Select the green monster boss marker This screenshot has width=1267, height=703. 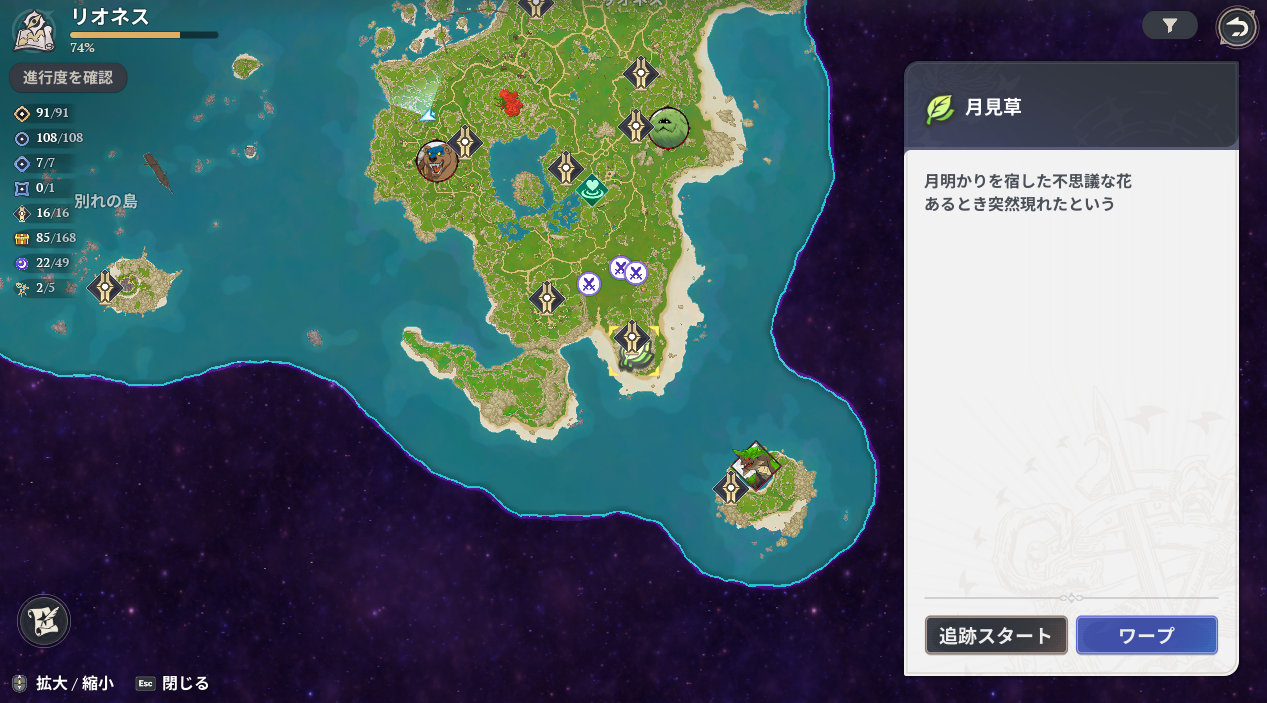[x=668, y=128]
